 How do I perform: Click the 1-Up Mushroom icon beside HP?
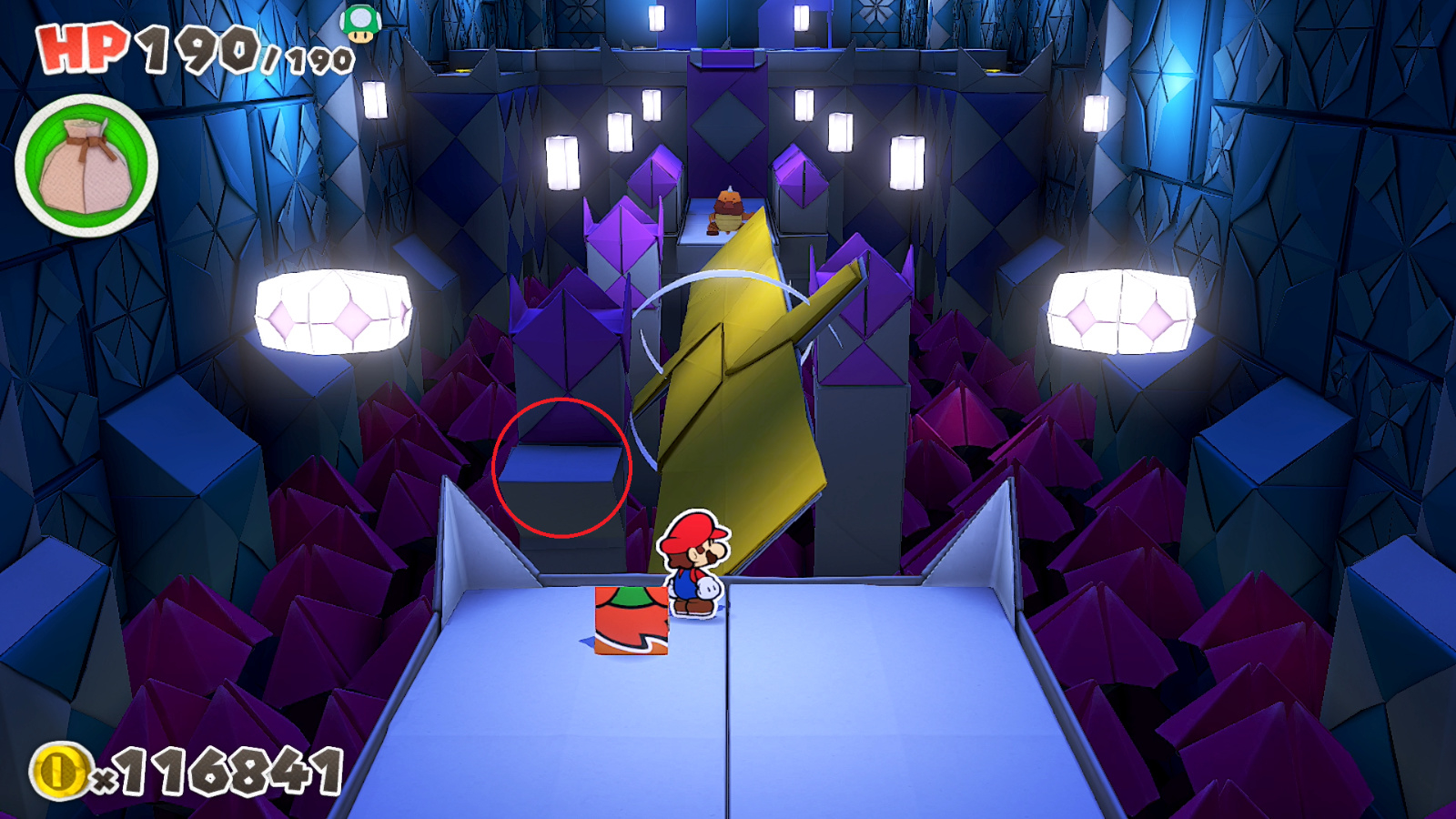pos(361,23)
